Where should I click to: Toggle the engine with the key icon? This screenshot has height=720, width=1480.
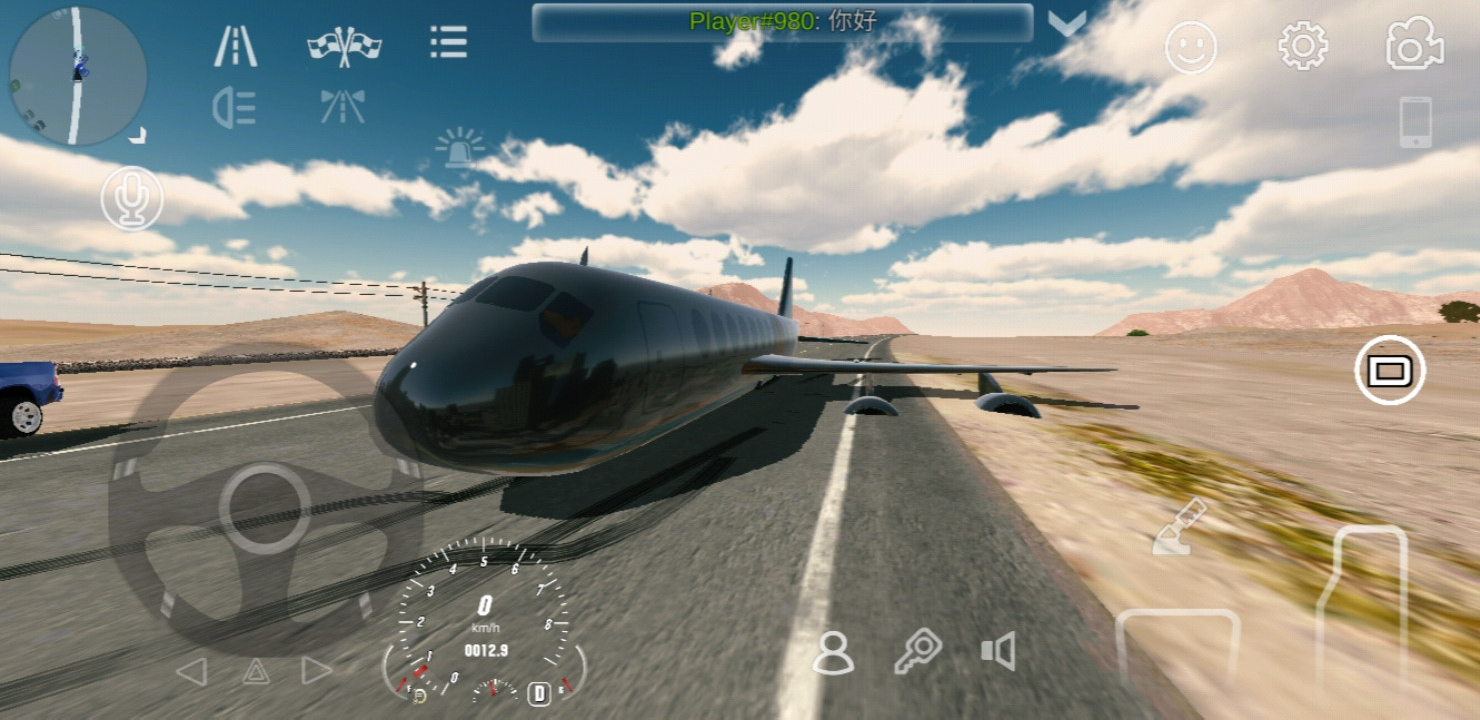917,652
